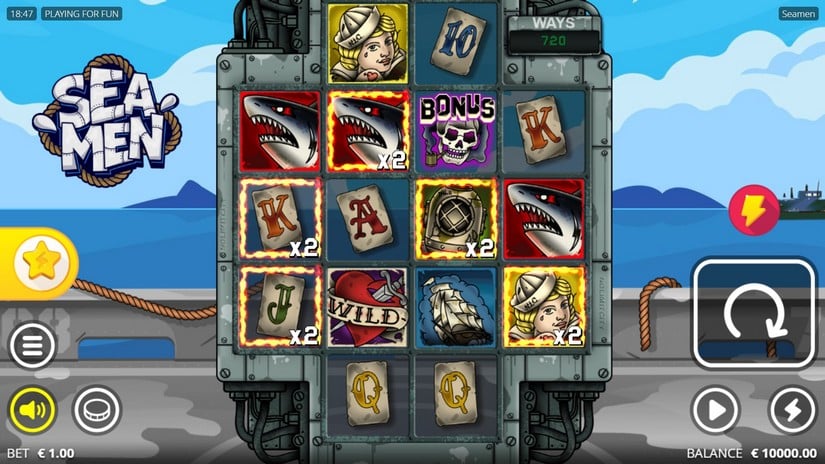Toggle the sound speaker button
Screen dimensions: 825x464
pos(33,409)
